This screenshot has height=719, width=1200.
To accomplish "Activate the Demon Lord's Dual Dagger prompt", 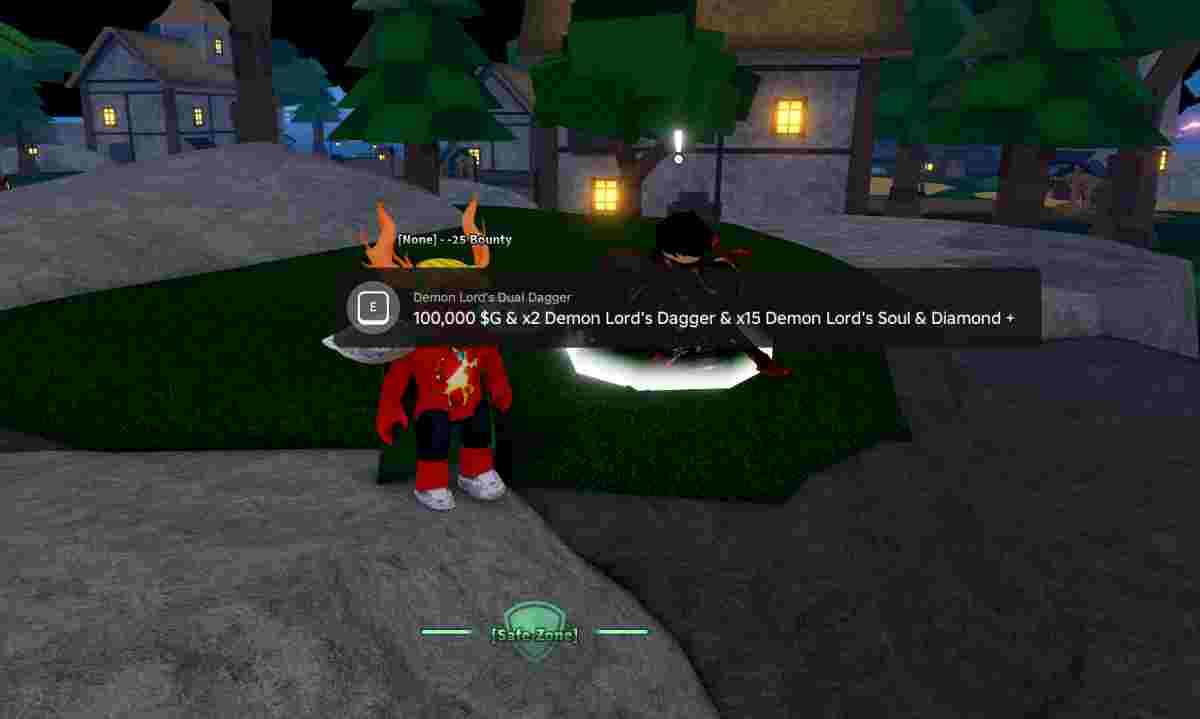I will pos(373,307).
